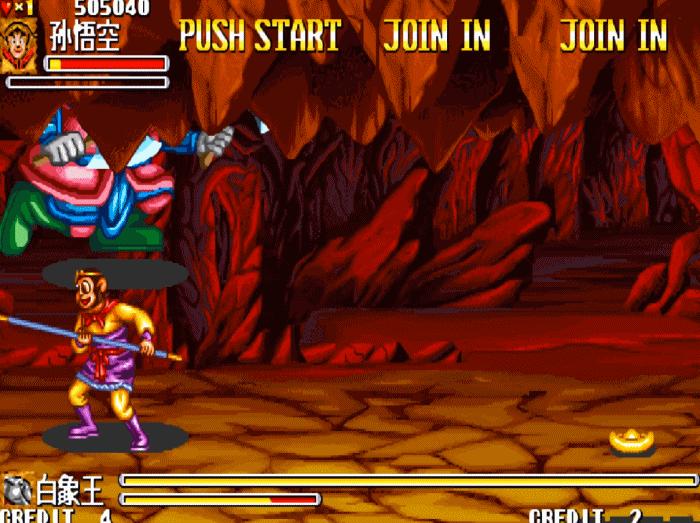Select the White Elephant King boss icon
This screenshot has height=523, width=700.
[17, 490]
